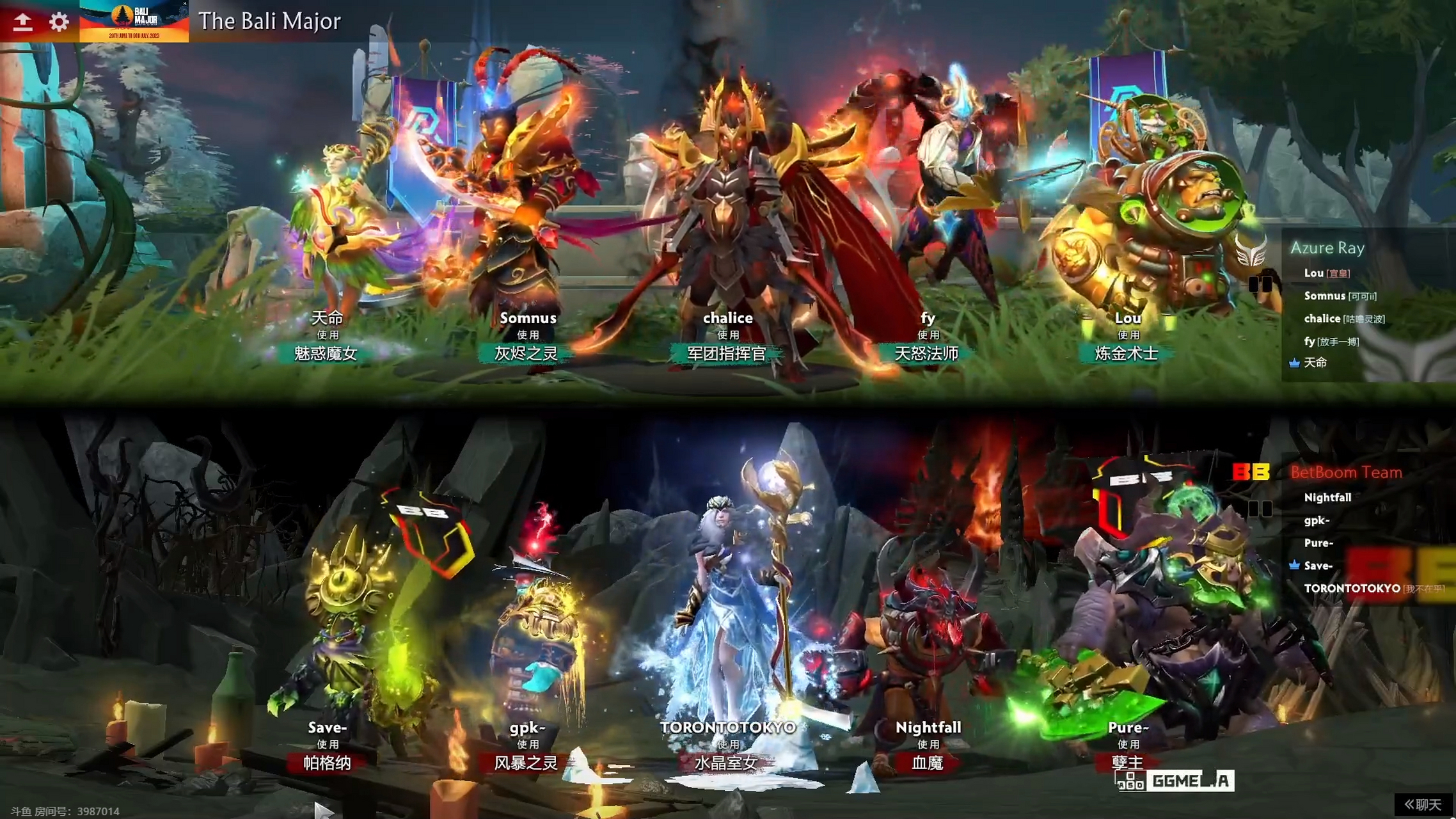Toggle the pause bars beside Azure Ray panel
Viewport: 1456px width, 819px height.
(1260, 284)
